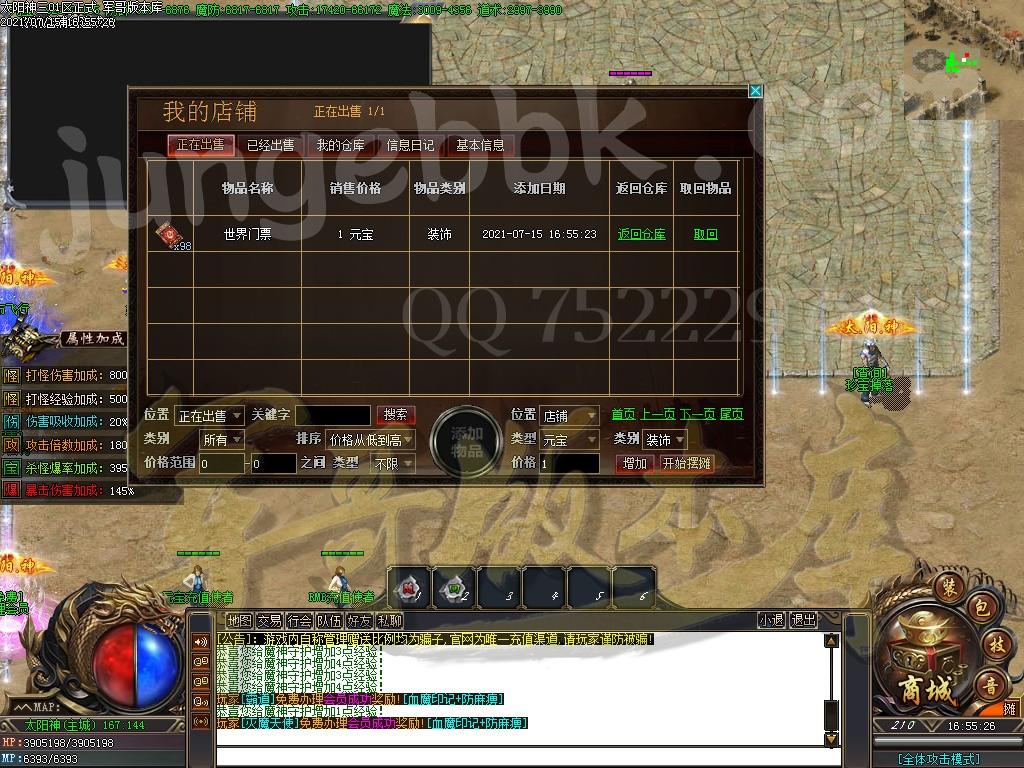Open the 我的仓库 tab

click(341, 145)
